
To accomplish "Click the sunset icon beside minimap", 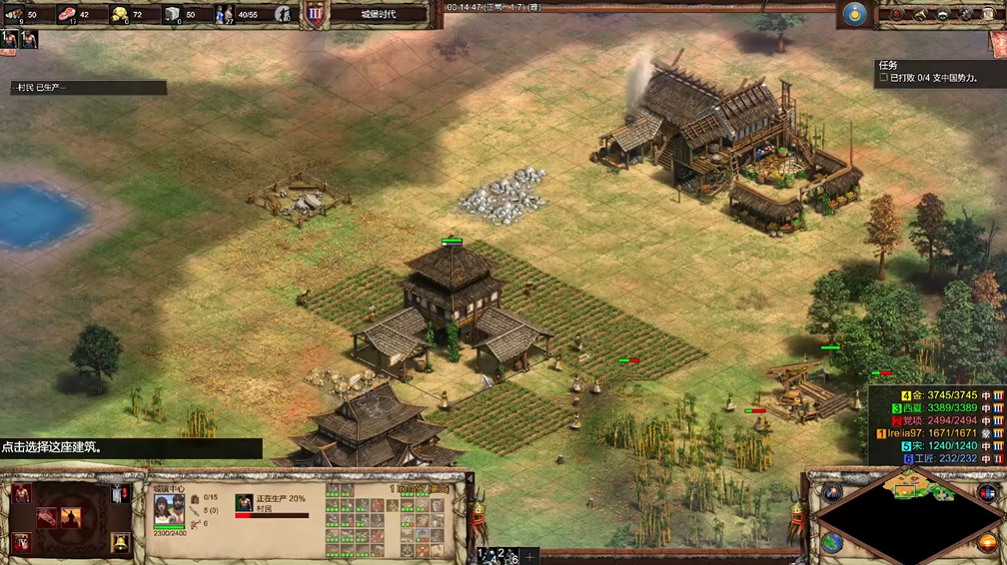I will click(987, 544).
